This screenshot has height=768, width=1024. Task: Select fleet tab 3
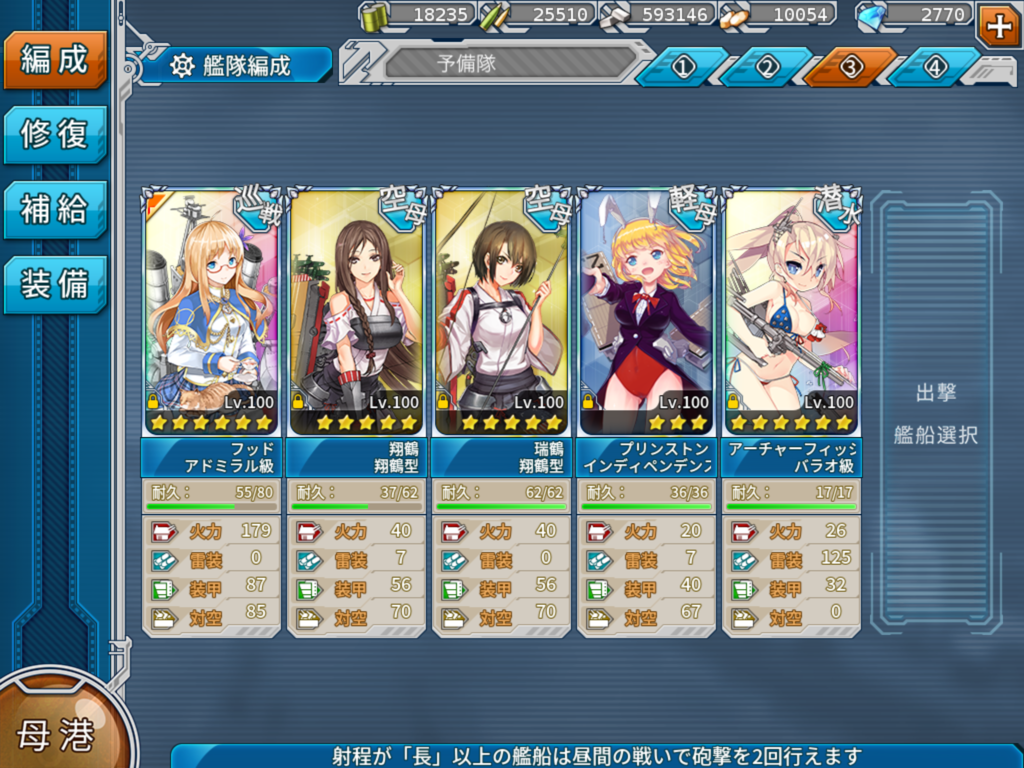pyautogui.click(x=851, y=67)
